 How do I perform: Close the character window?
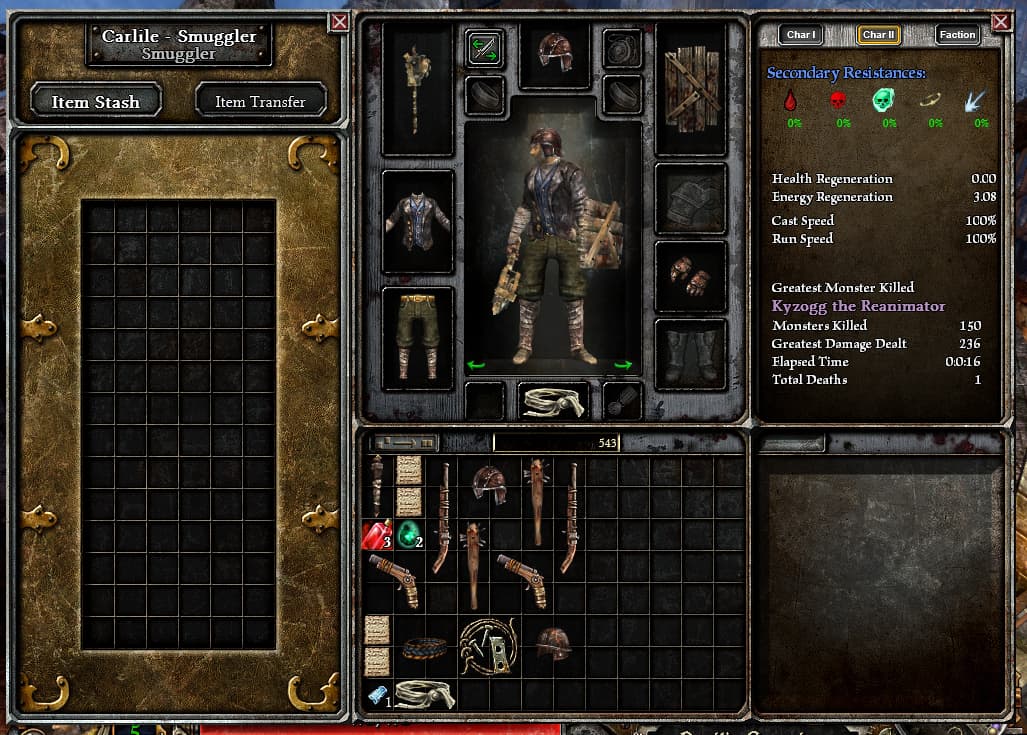tap(1001, 21)
